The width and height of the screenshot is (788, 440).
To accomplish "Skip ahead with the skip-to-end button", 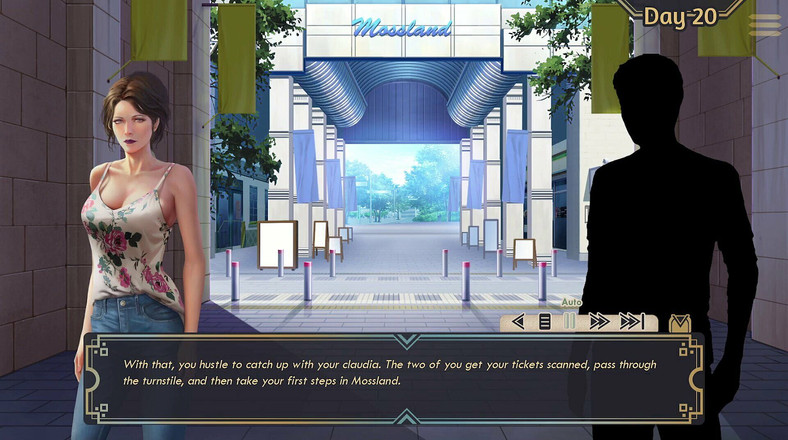I will coord(631,322).
